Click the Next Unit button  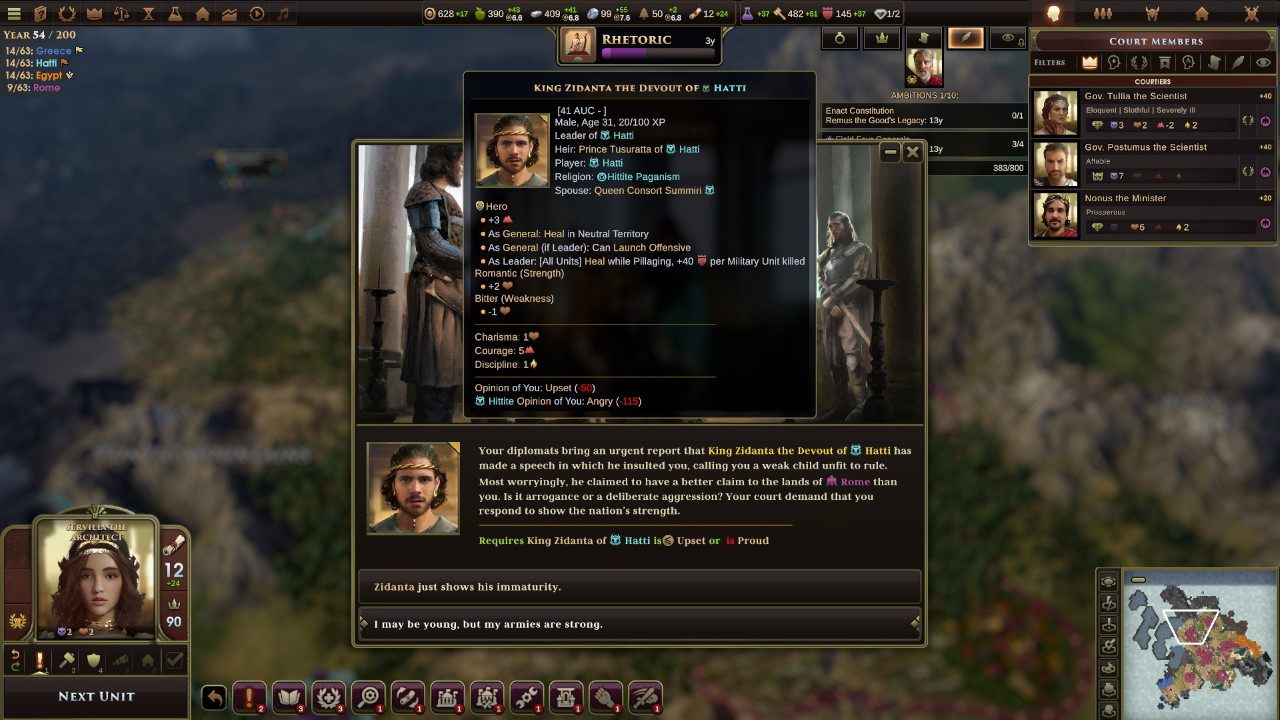coord(96,696)
